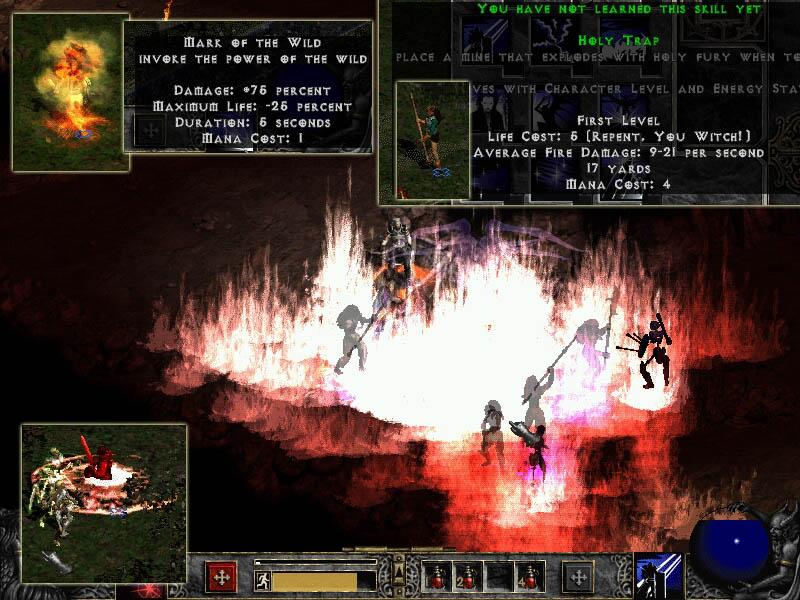800x600 pixels.
Task: Click the gray cross-arrow button beside the belt
Action: pyautogui.click(x=577, y=577)
